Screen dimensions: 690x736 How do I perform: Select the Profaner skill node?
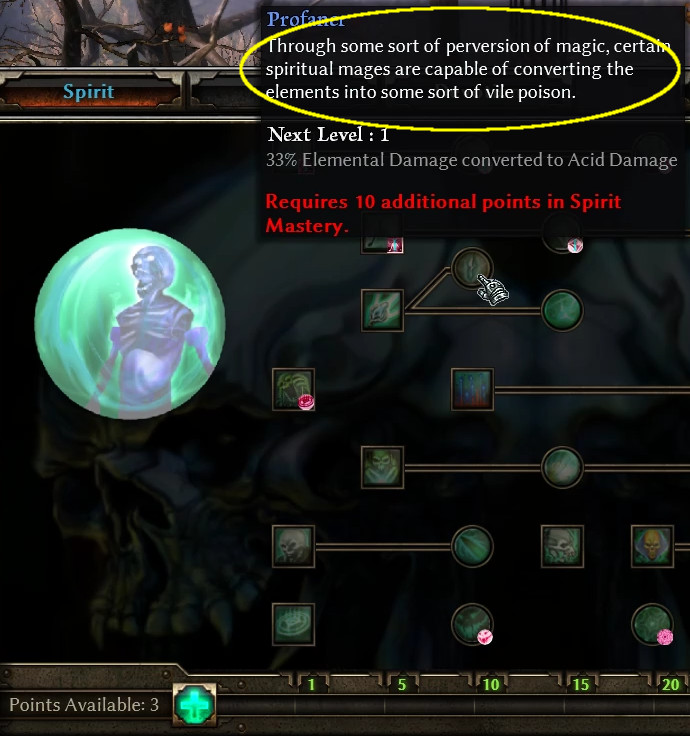coord(472,268)
